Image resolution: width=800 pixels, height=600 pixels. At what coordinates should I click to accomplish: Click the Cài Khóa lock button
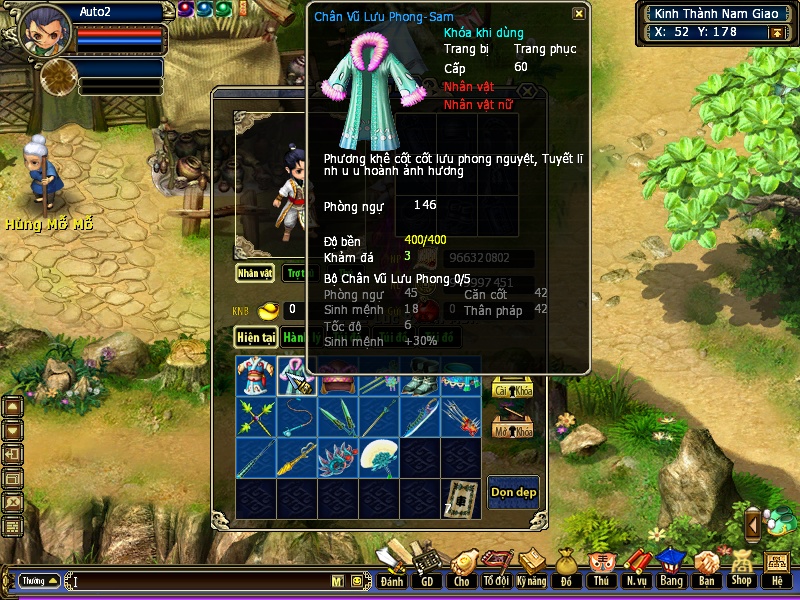pos(512,388)
